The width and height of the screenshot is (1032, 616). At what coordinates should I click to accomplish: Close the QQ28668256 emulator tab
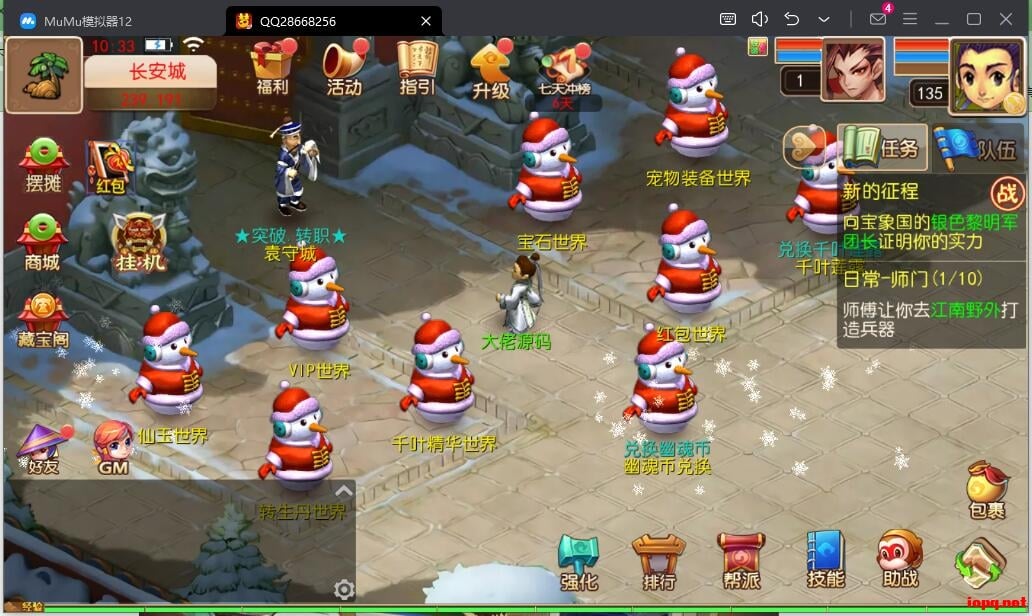pos(426,20)
